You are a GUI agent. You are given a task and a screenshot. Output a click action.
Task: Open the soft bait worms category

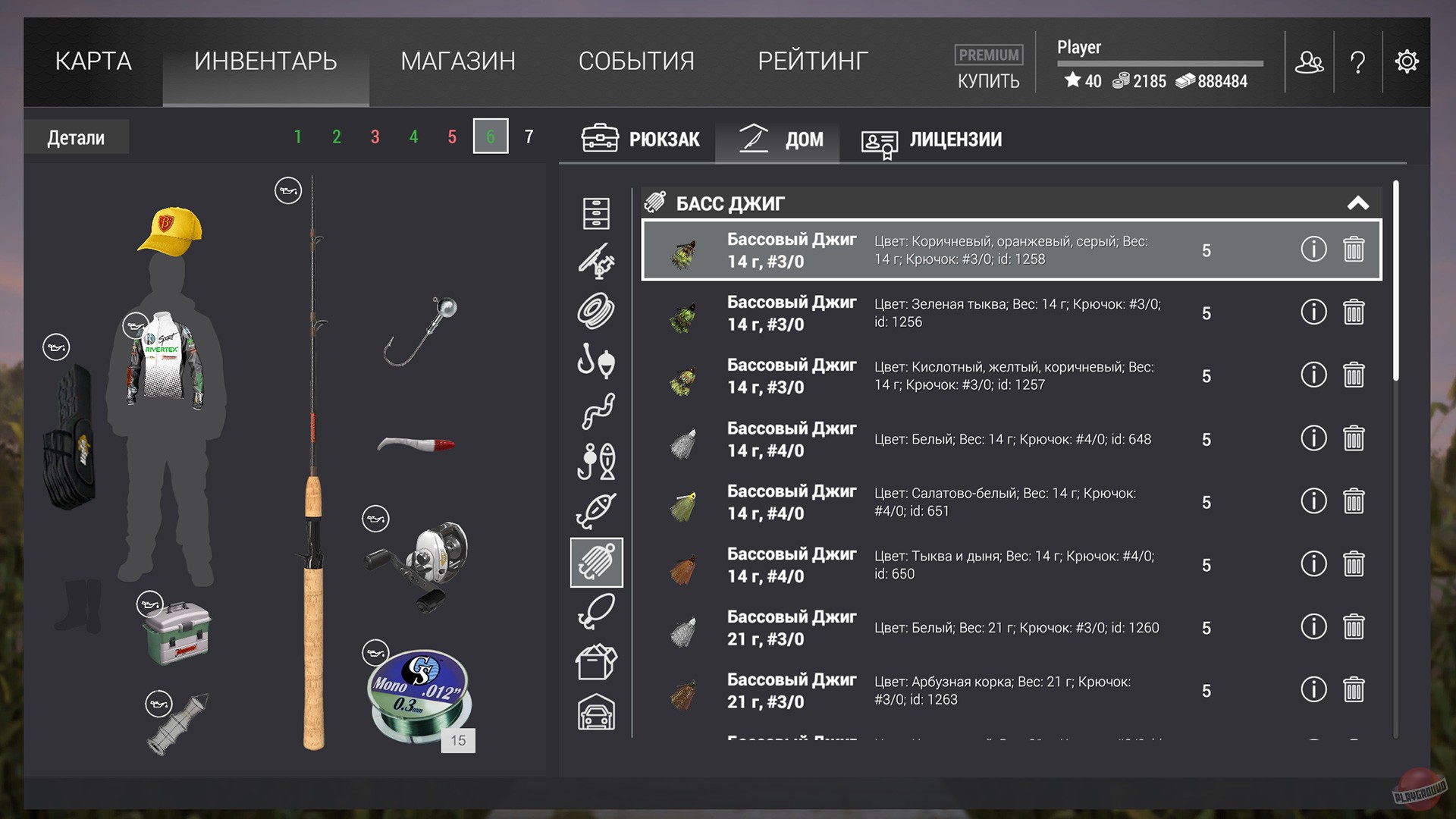597,410
